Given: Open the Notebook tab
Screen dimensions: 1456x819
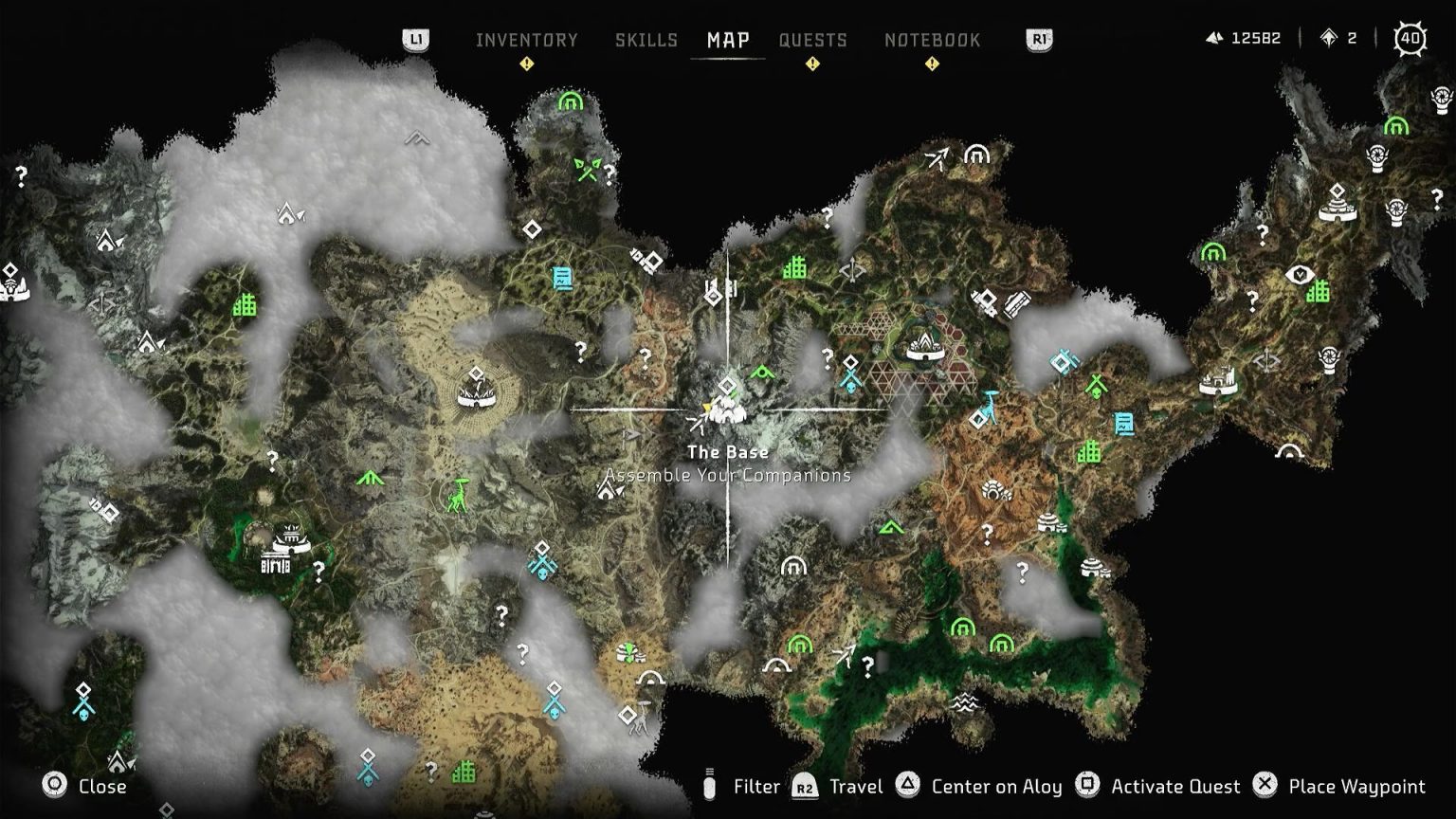Looking at the screenshot, I should (x=932, y=40).
